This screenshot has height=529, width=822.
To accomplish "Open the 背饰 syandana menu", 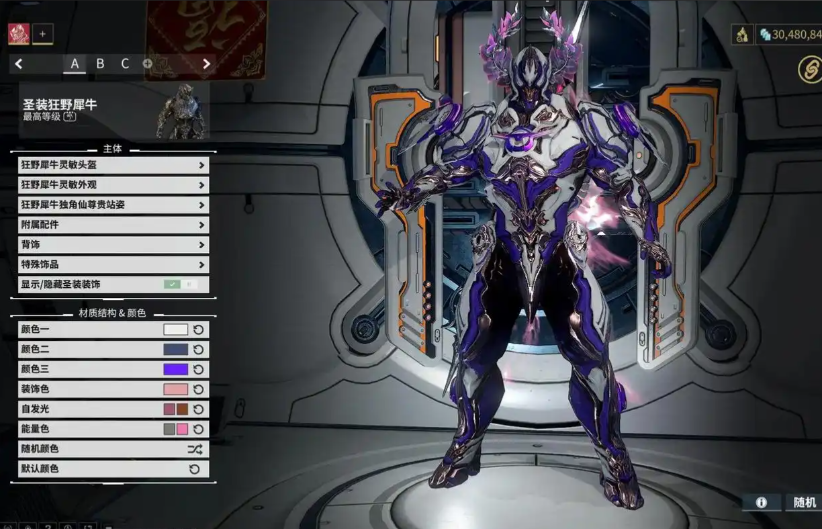I will tap(113, 245).
